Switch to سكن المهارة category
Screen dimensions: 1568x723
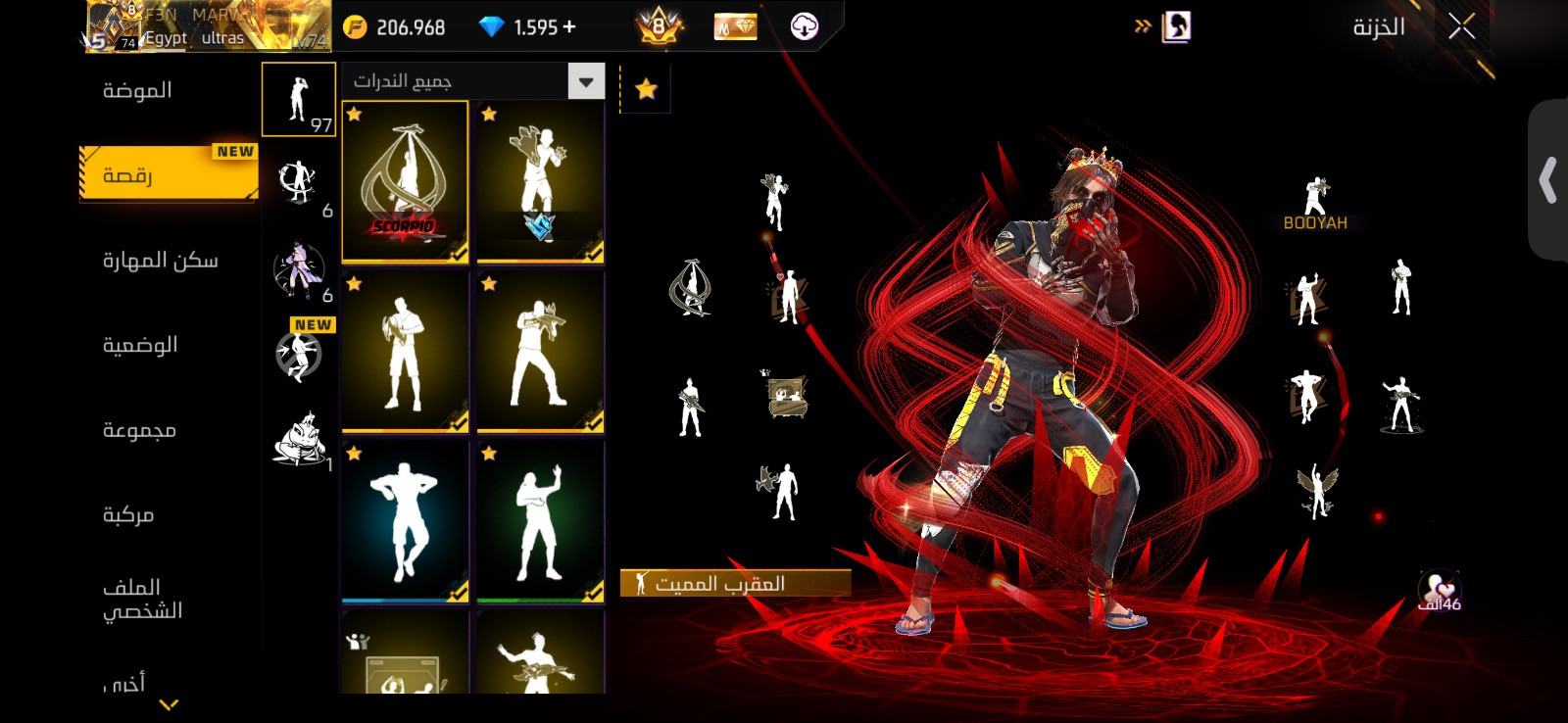pyautogui.click(x=160, y=261)
